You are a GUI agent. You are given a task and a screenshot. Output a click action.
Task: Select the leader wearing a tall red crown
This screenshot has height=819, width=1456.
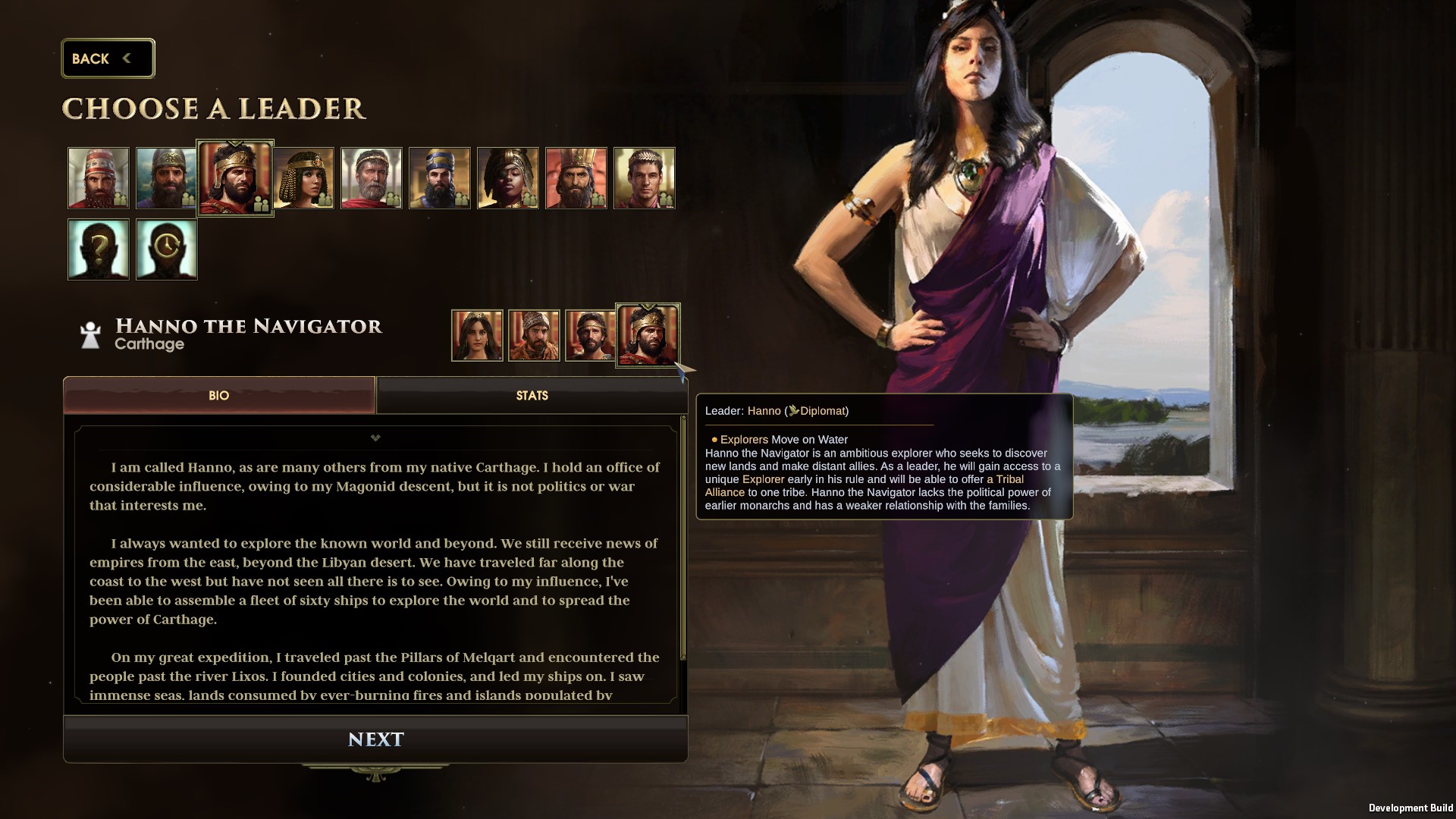pos(576,178)
